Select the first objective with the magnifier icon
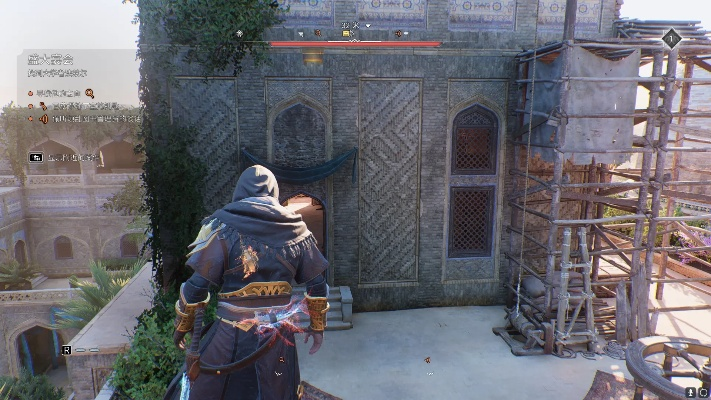Image resolution: width=711 pixels, height=400 pixels. point(62,93)
